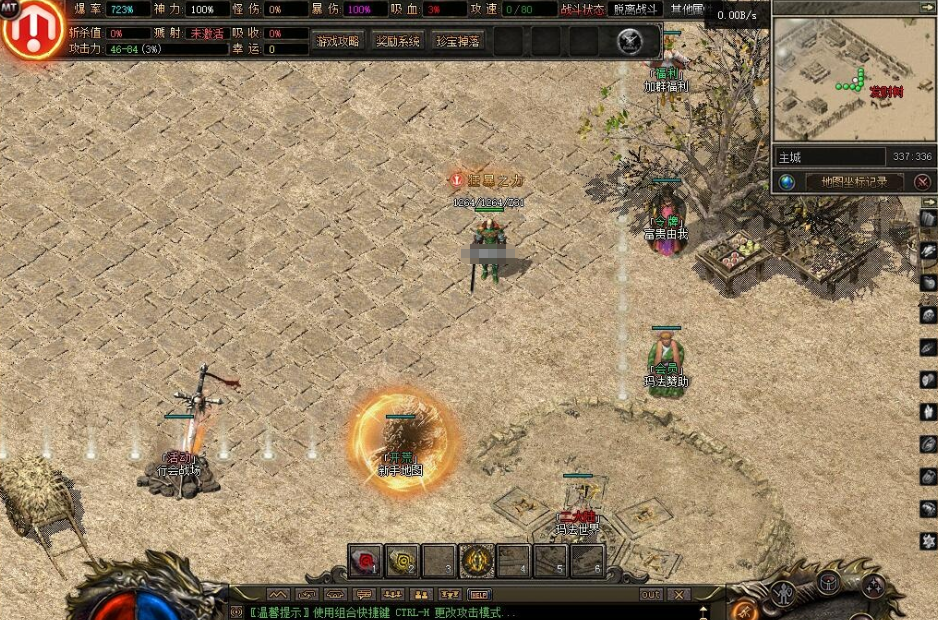Screen dimensions: 938x620
Task: Click the 脱离战斗 leave-combat button
Action: click(x=636, y=9)
